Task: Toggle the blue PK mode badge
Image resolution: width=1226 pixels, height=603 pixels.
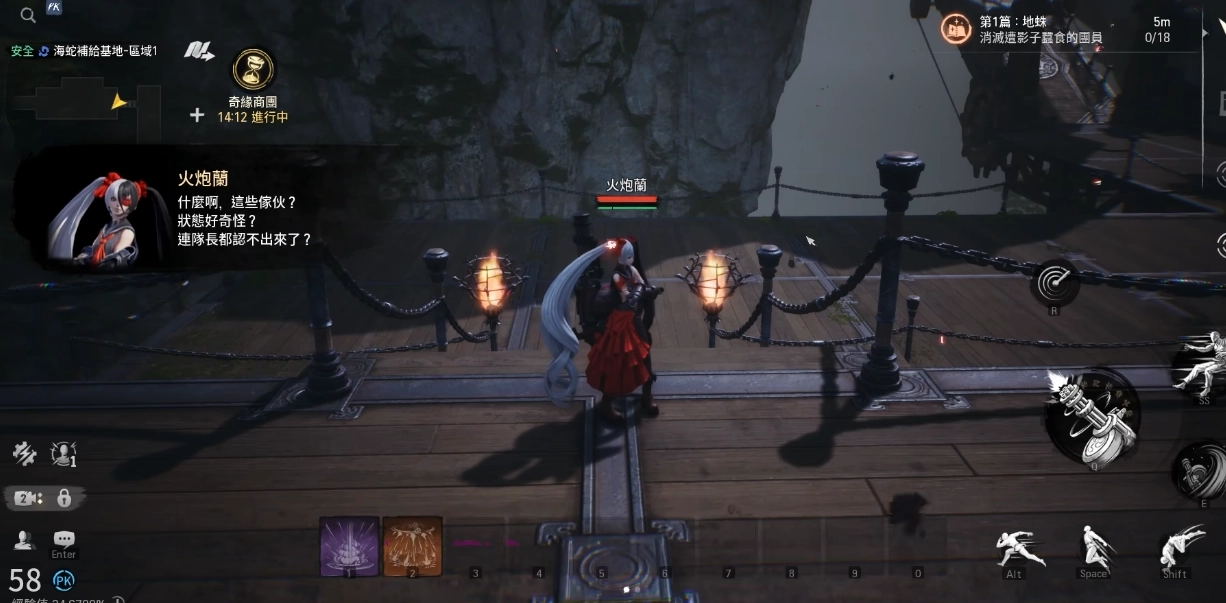Action: [x=63, y=580]
